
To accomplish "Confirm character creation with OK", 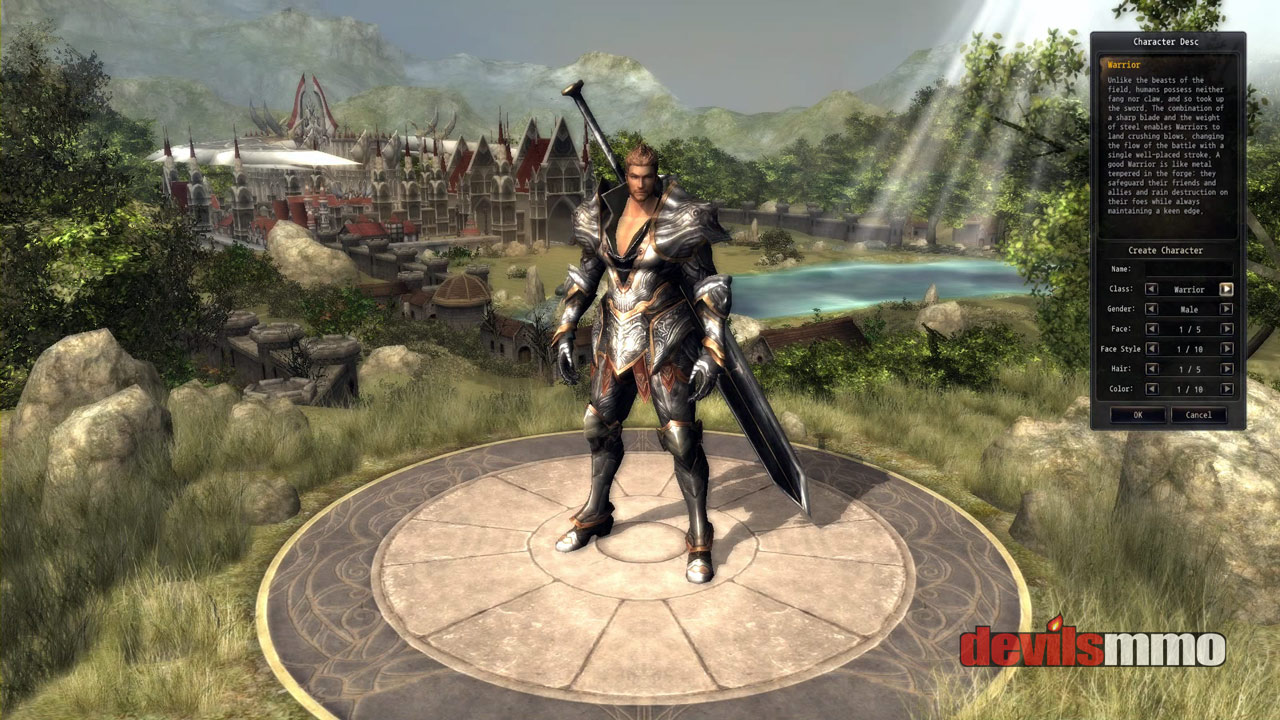I will coord(1138,415).
